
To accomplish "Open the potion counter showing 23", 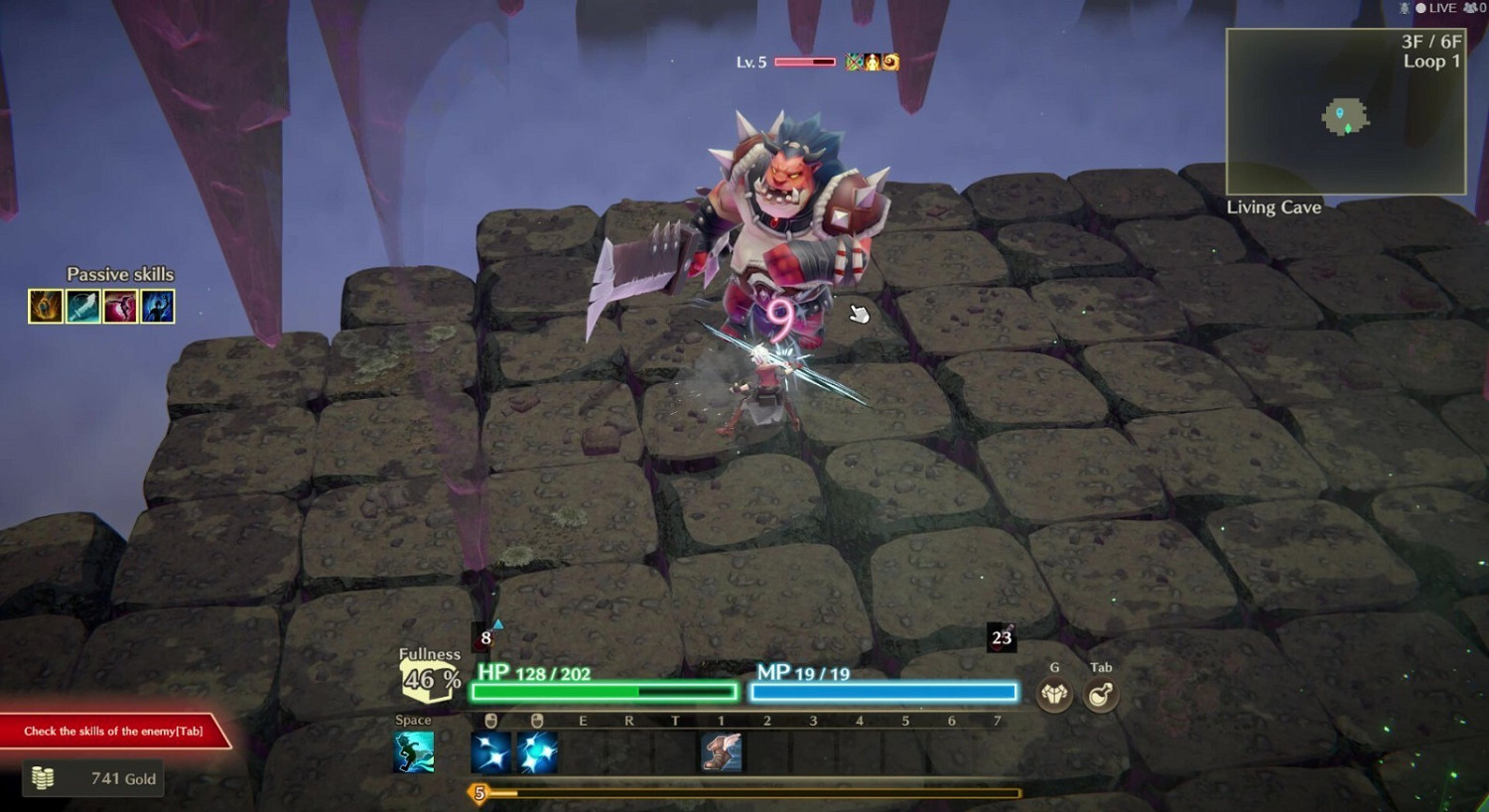I will (1001, 637).
